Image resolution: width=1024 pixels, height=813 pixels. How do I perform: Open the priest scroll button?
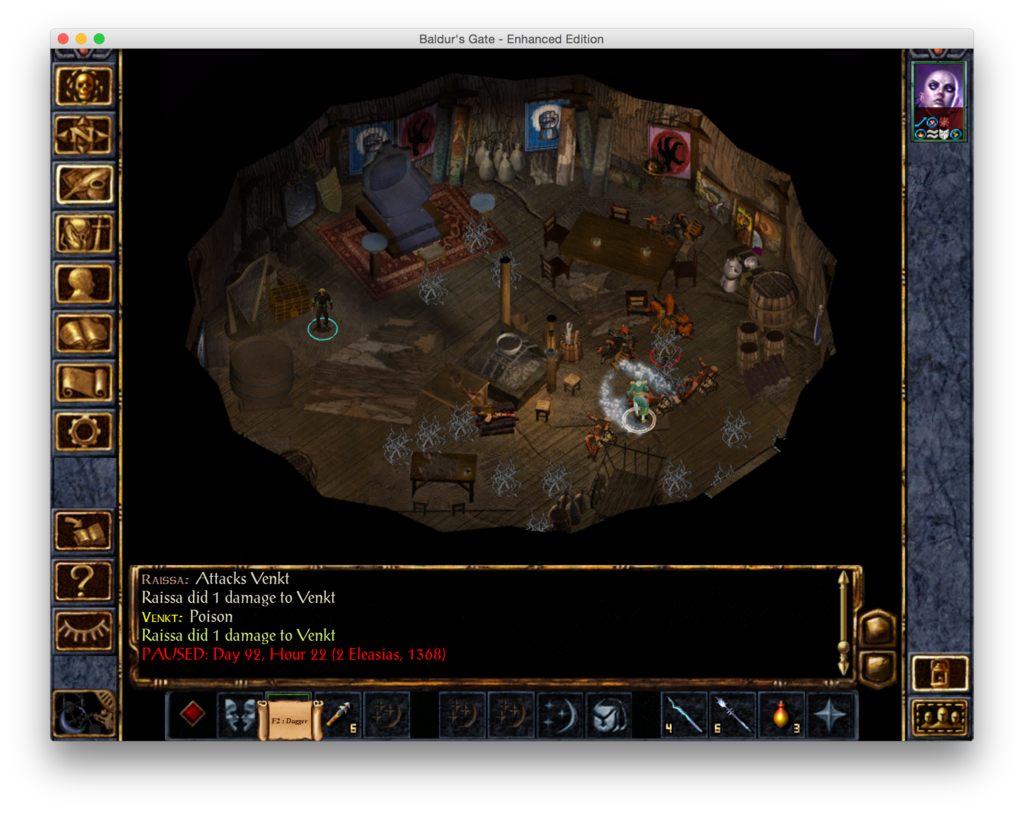(84, 382)
